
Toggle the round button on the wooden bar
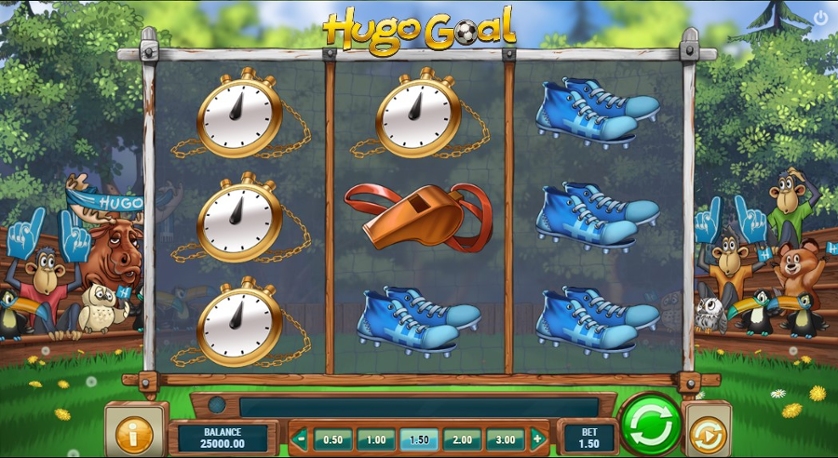pyautogui.click(x=217, y=406)
